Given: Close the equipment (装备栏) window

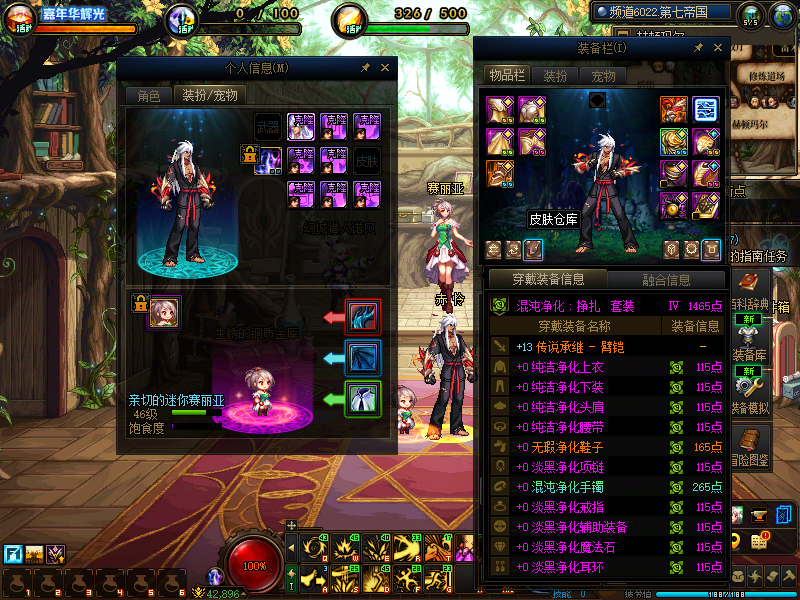Looking at the screenshot, I should tap(717, 47).
